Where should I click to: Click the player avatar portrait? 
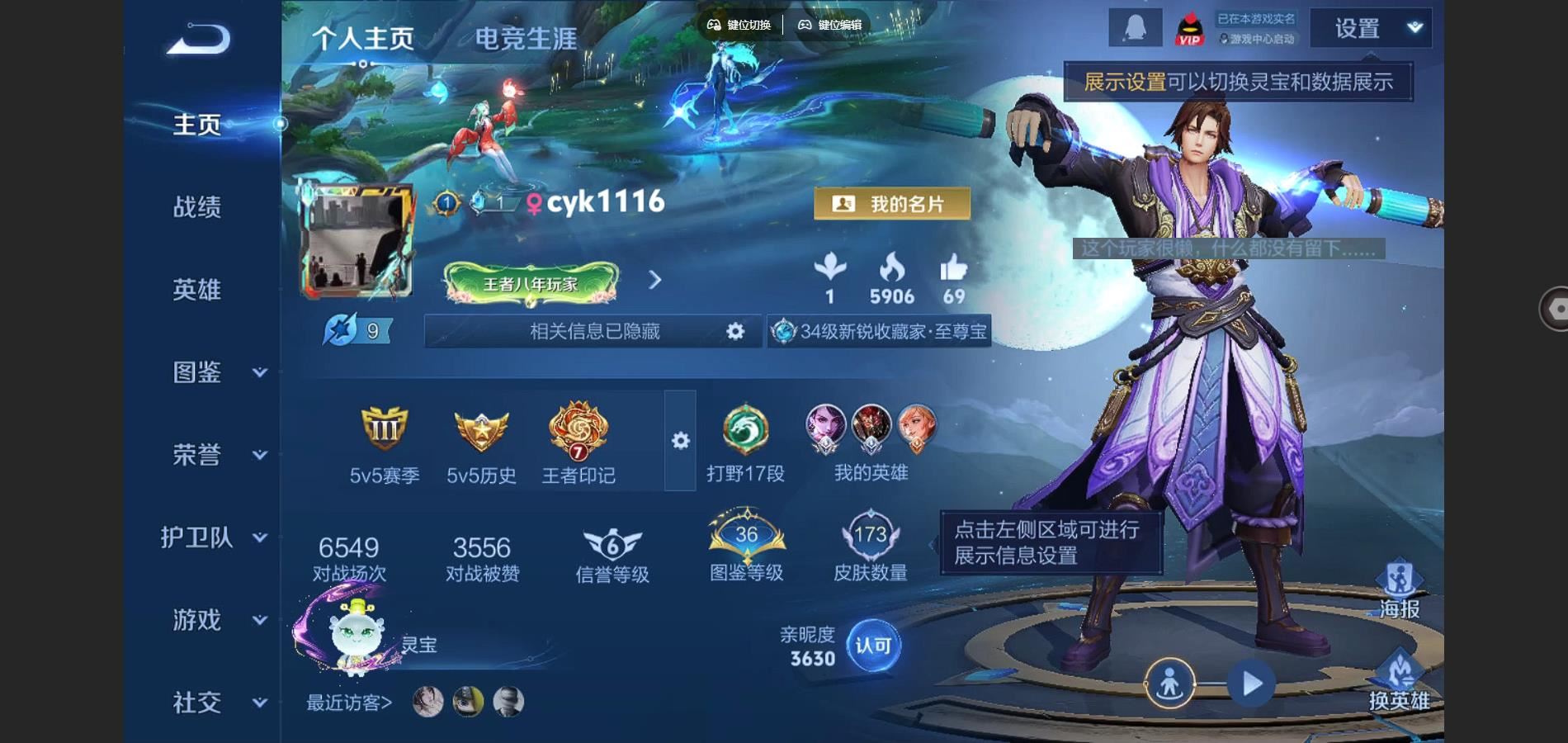(x=357, y=243)
